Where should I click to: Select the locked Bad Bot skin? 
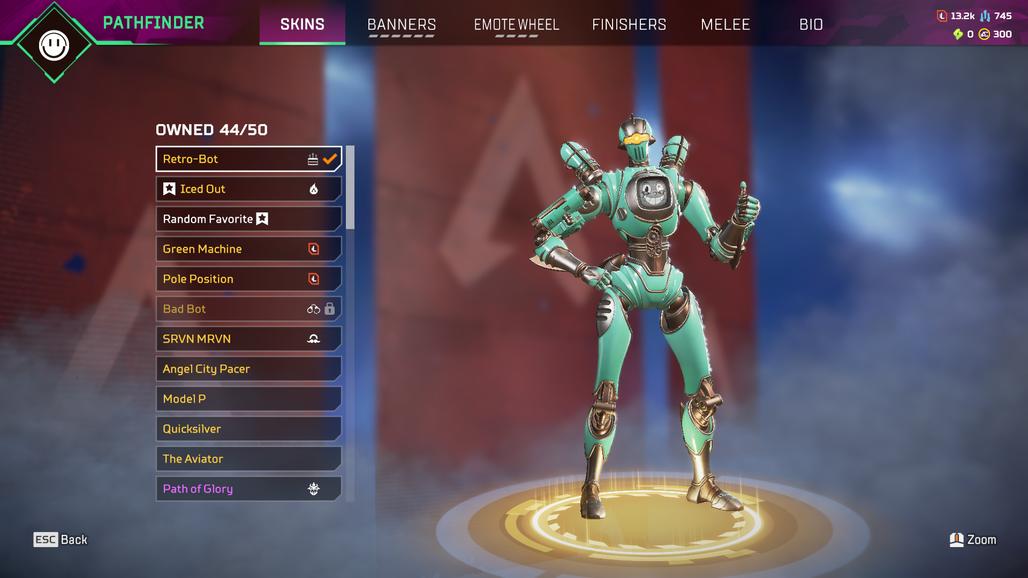point(248,309)
